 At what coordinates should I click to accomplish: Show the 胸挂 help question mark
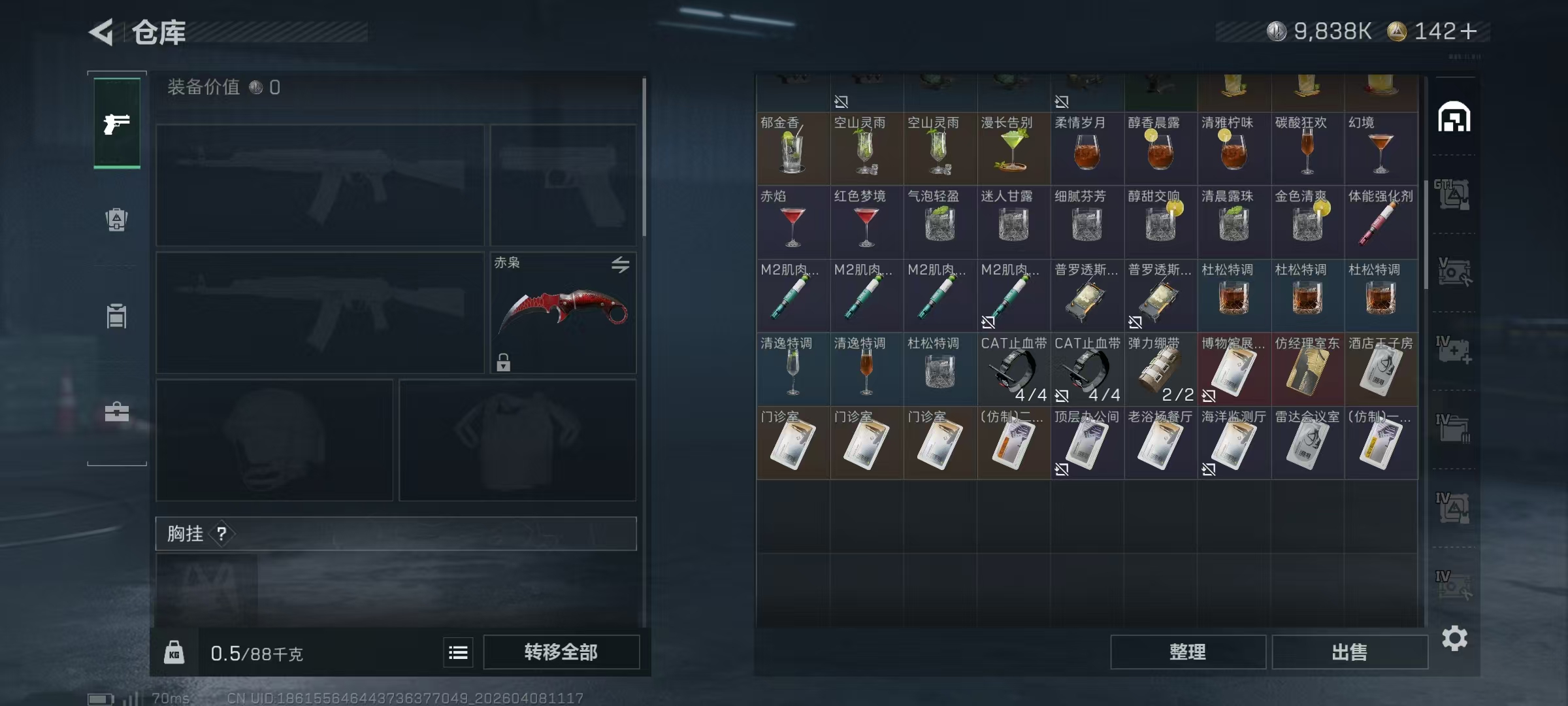[x=221, y=534]
